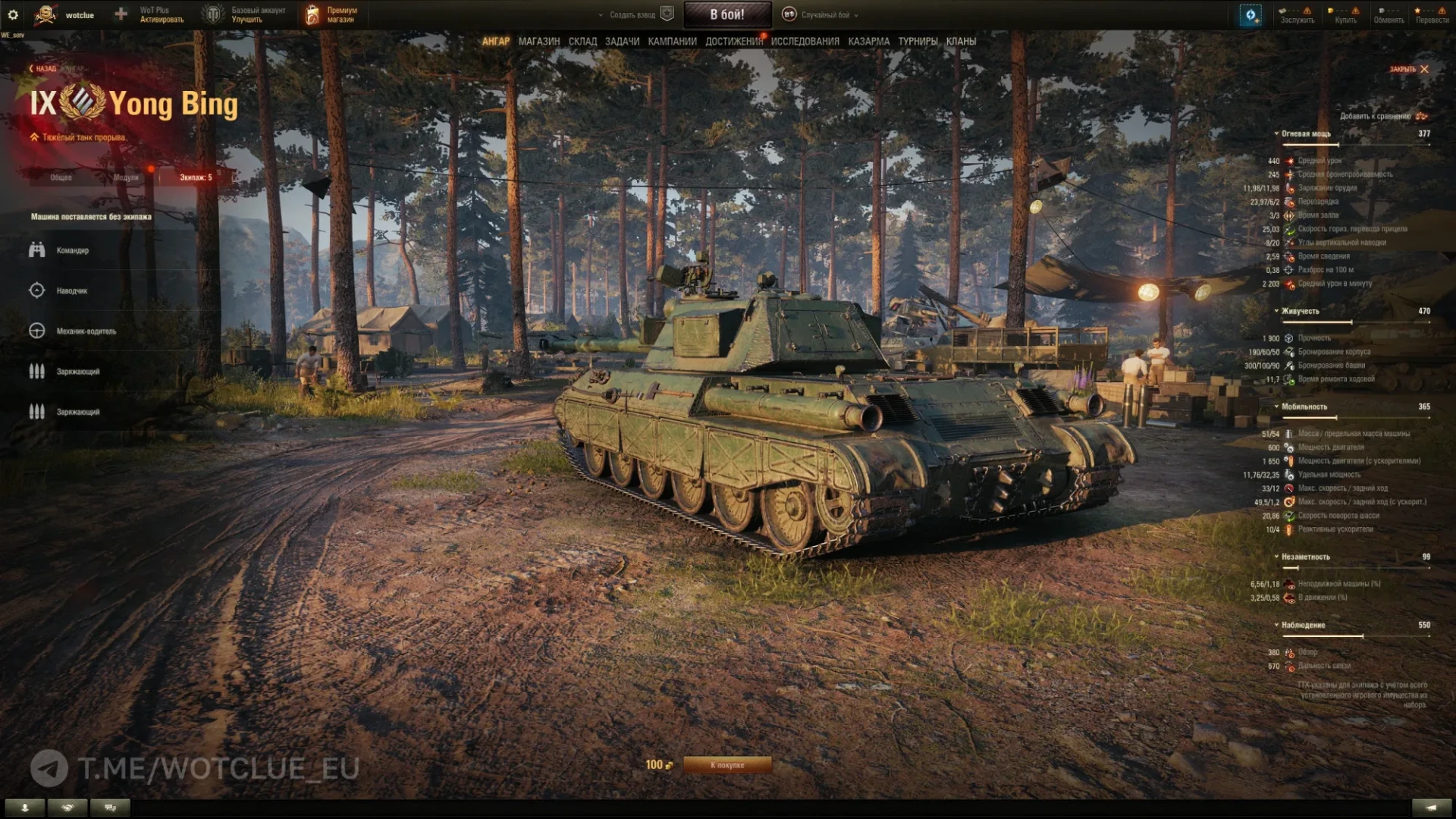
Task: Switch to the Общее tab
Action: pyautogui.click(x=61, y=177)
